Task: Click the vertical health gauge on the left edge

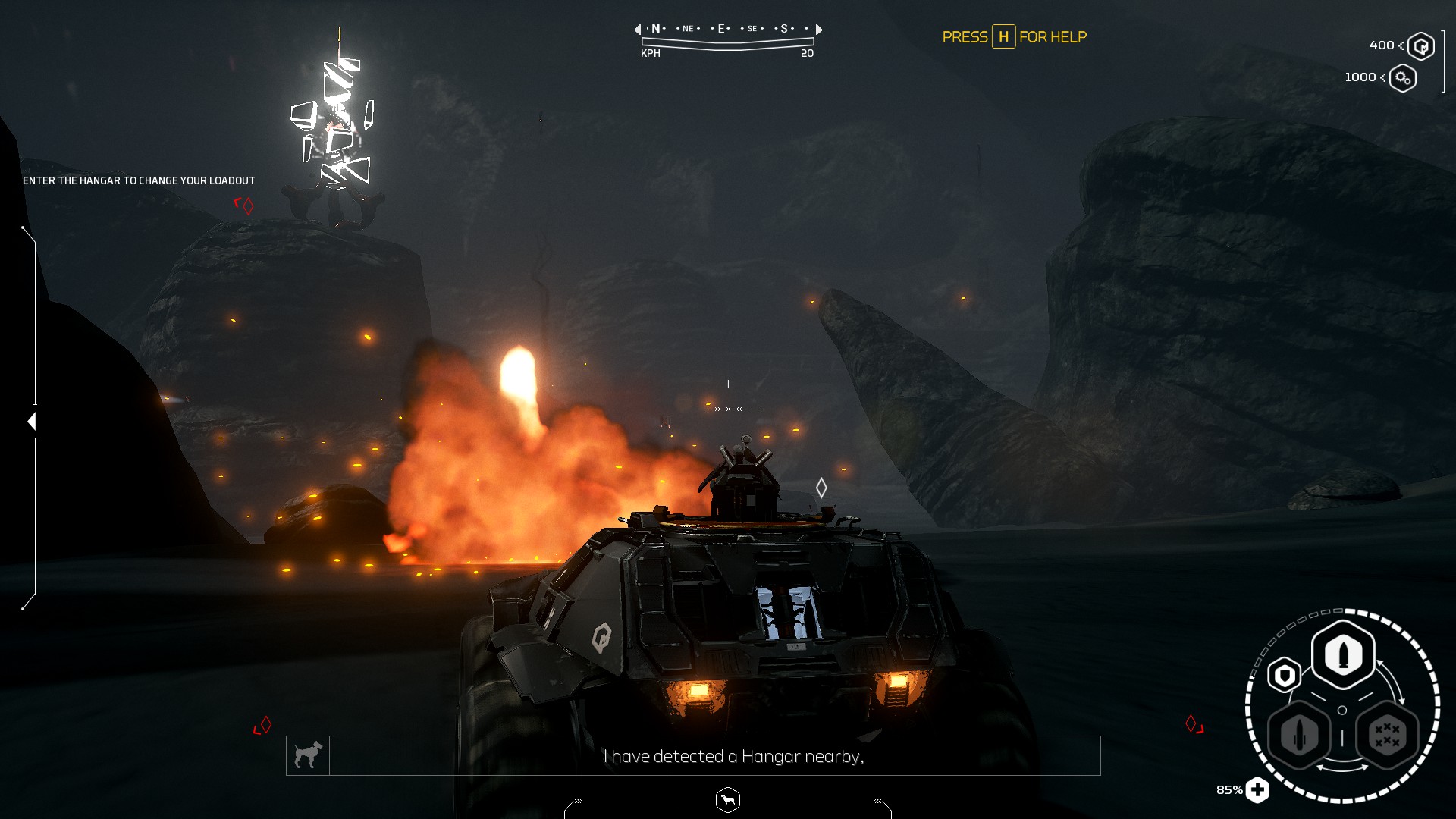Action: 32,421
